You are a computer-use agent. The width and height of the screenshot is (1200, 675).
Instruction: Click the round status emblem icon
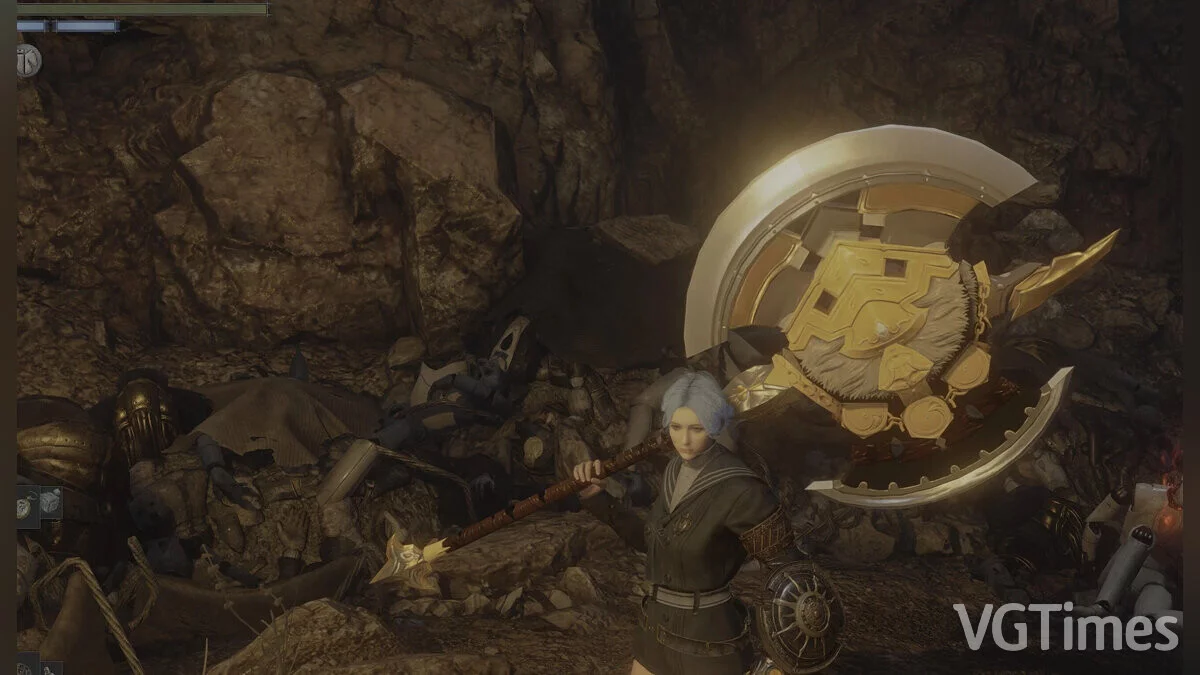tap(28, 59)
